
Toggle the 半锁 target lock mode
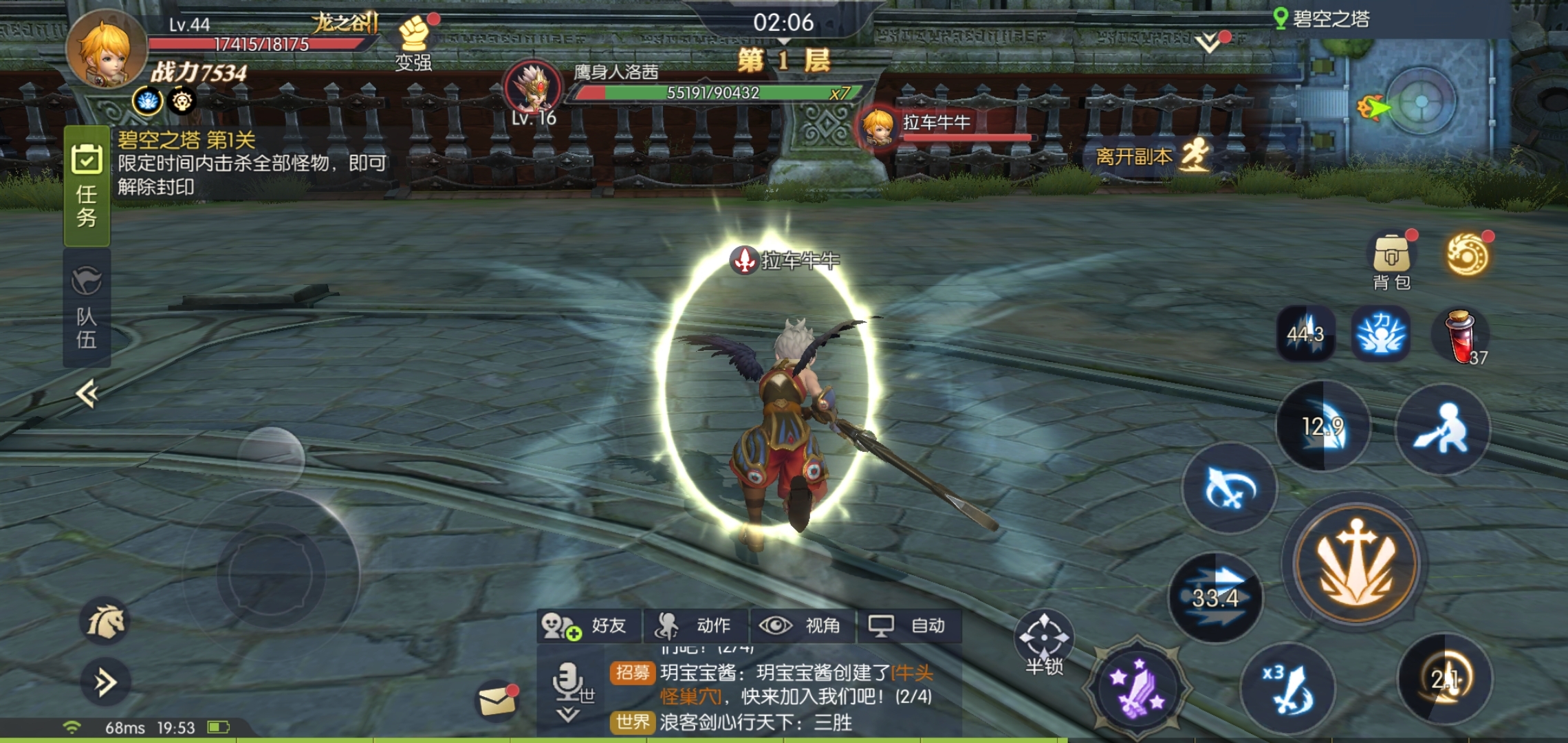(x=1044, y=643)
